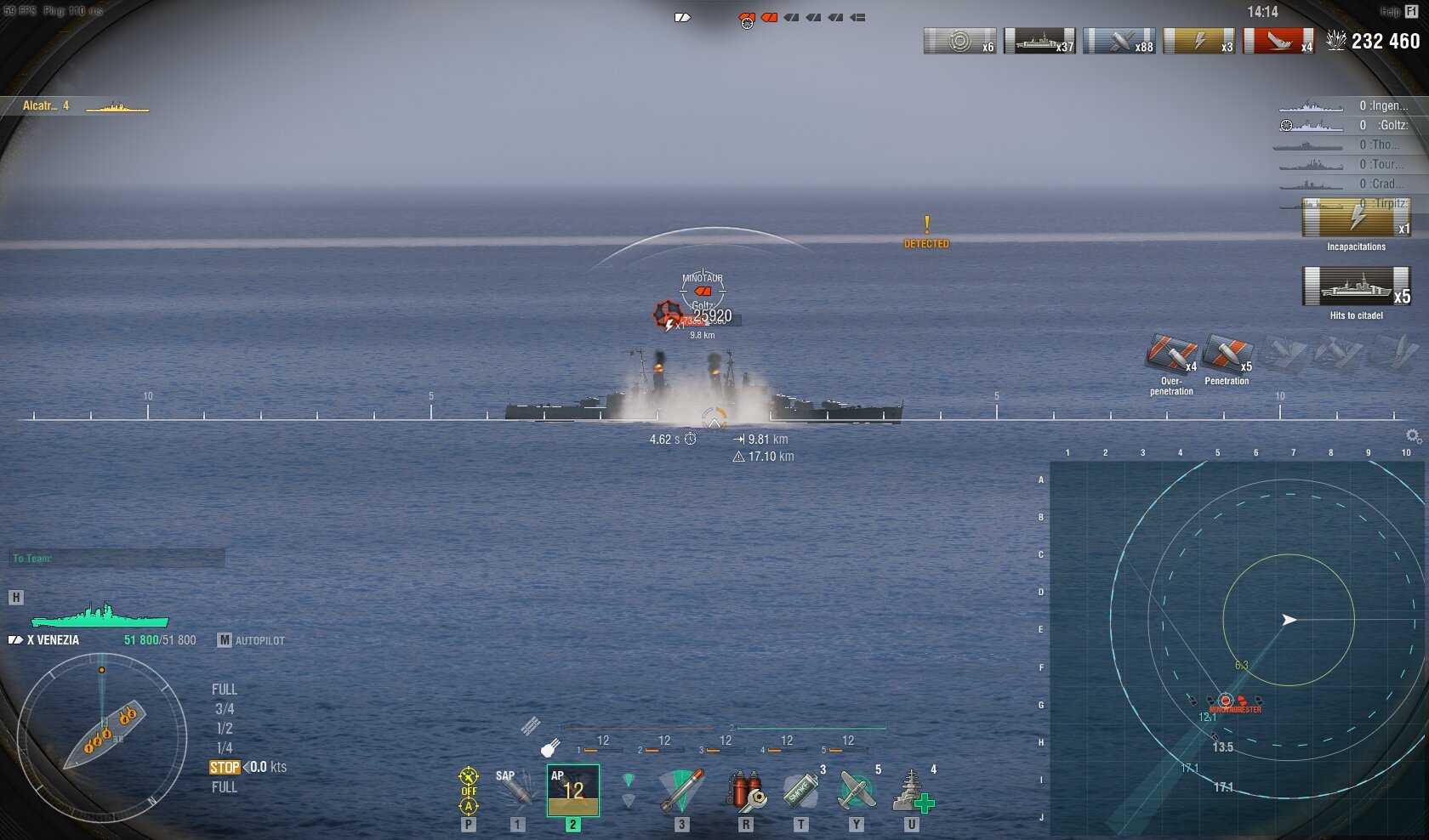Toggle the secondary armament OFF/auto icon
The width and height of the screenshot is (1429, 840).
[469, 791]
